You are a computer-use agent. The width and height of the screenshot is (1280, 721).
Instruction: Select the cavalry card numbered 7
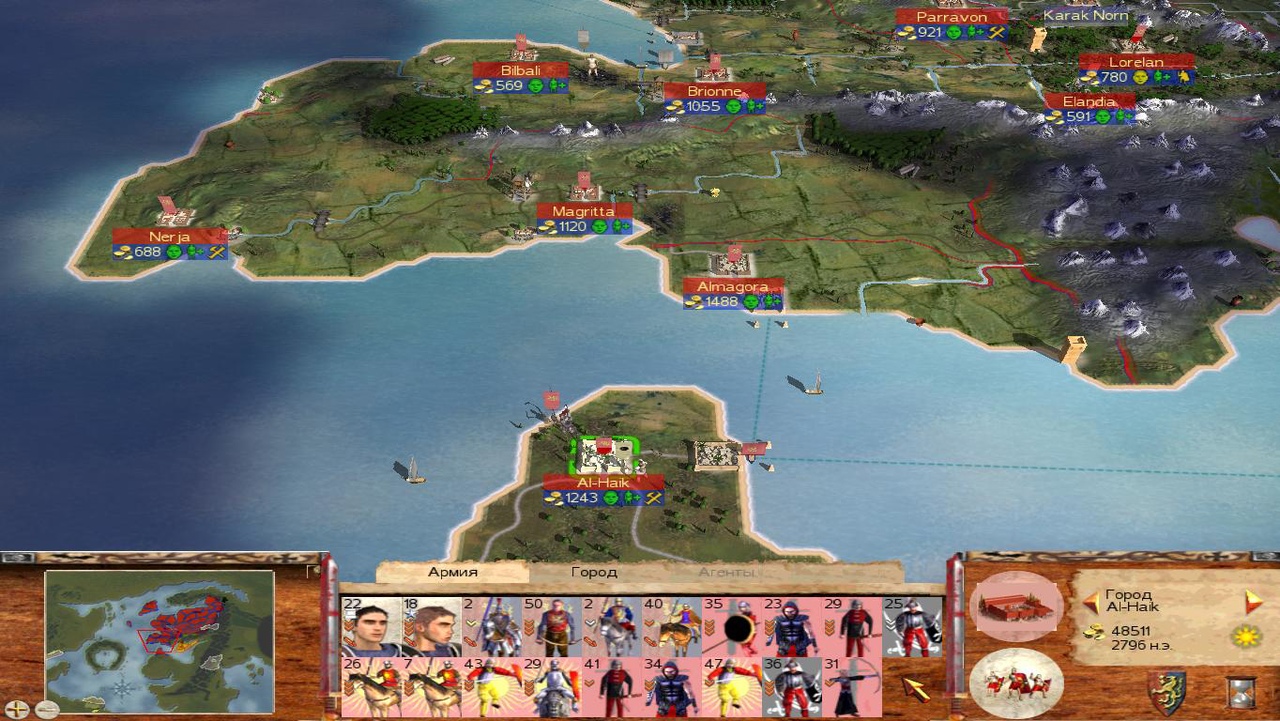point(431,687)
